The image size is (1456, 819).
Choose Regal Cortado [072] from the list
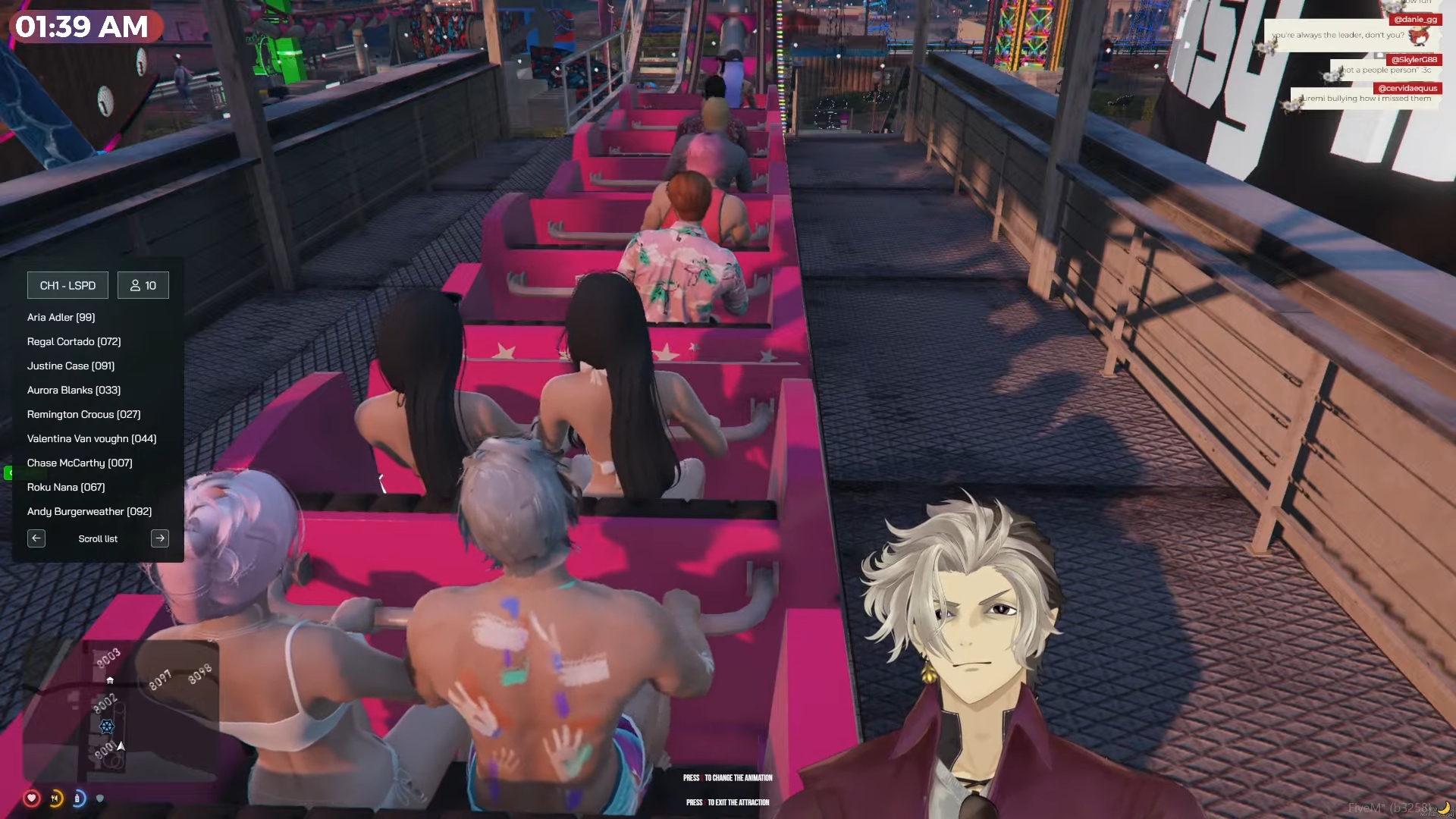click(x=74, y=342)
